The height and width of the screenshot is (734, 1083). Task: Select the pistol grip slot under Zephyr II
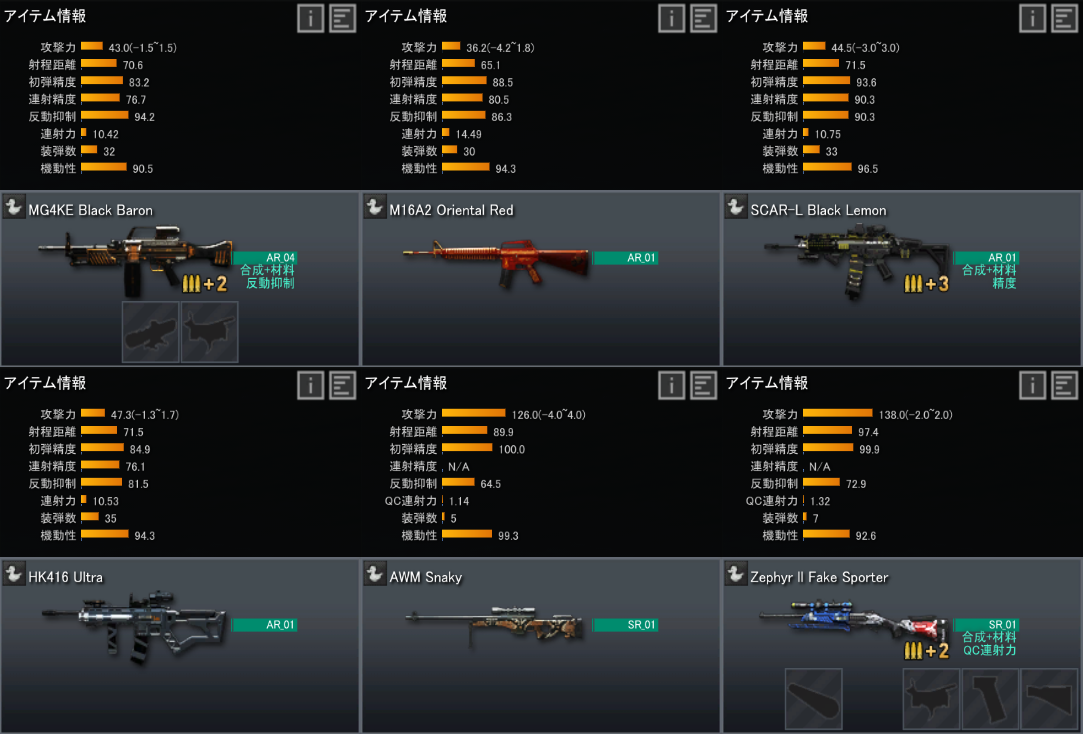(x=990, y=699)
